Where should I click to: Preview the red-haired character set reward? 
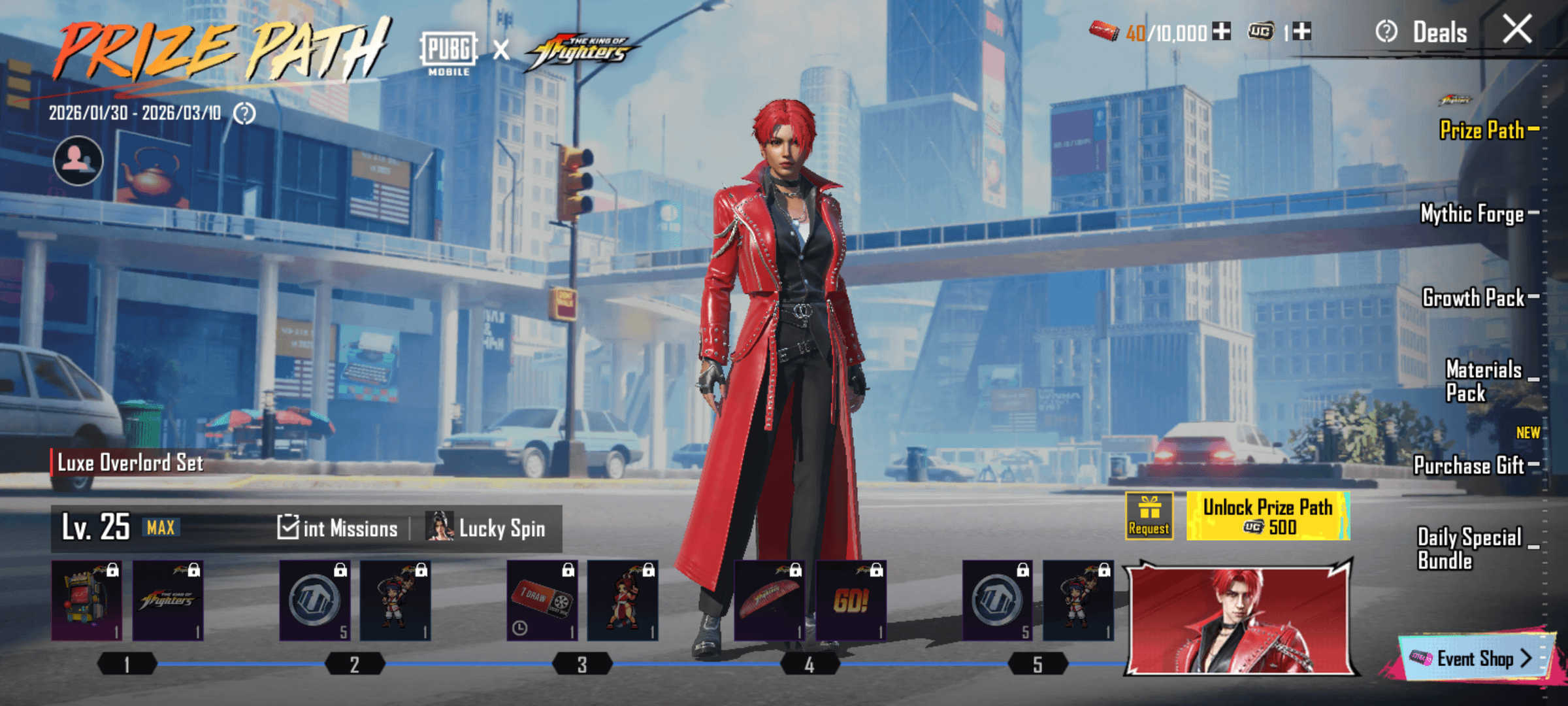[x=1239, y=618]
